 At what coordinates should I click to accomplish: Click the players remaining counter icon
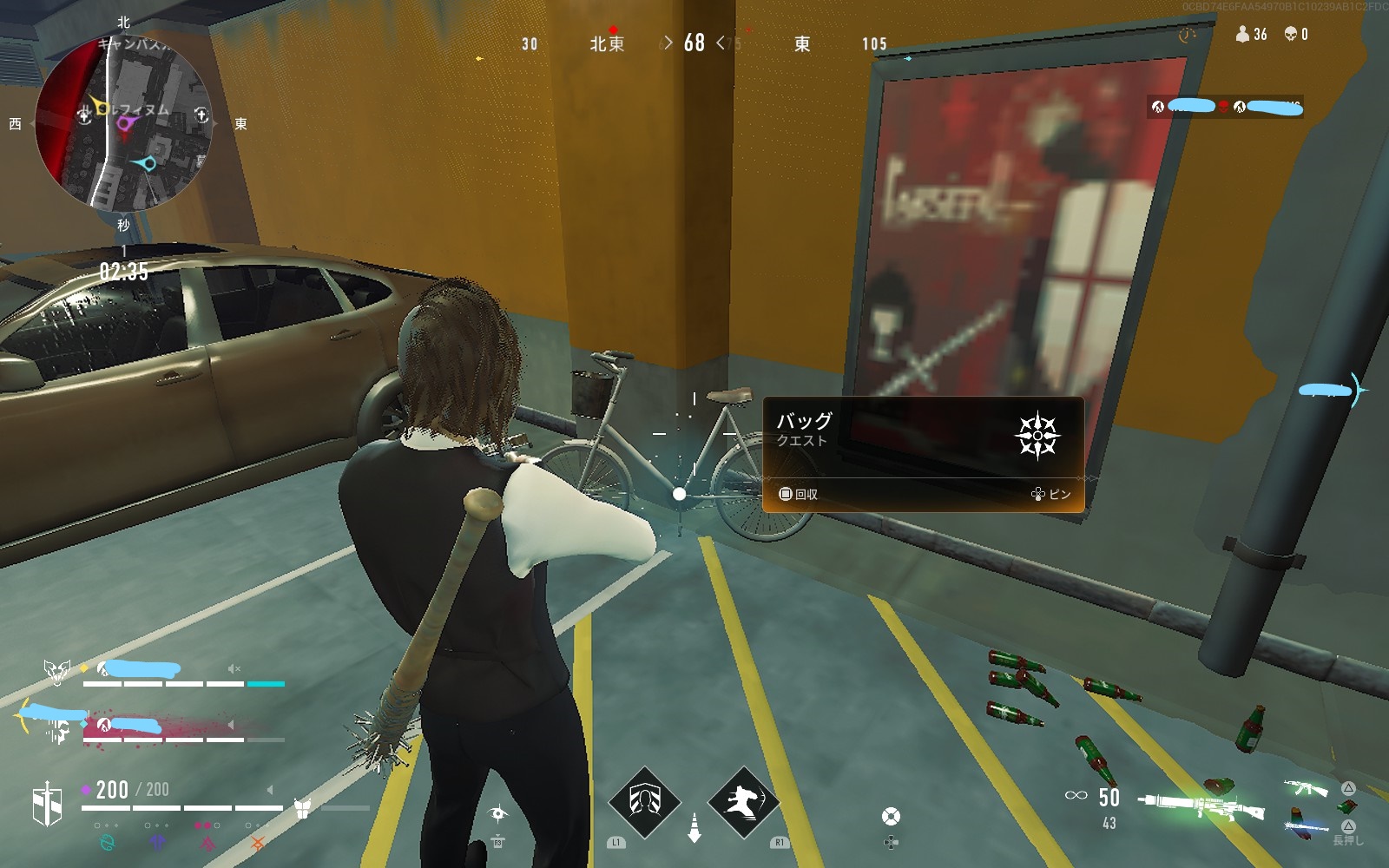point(1242,34)
